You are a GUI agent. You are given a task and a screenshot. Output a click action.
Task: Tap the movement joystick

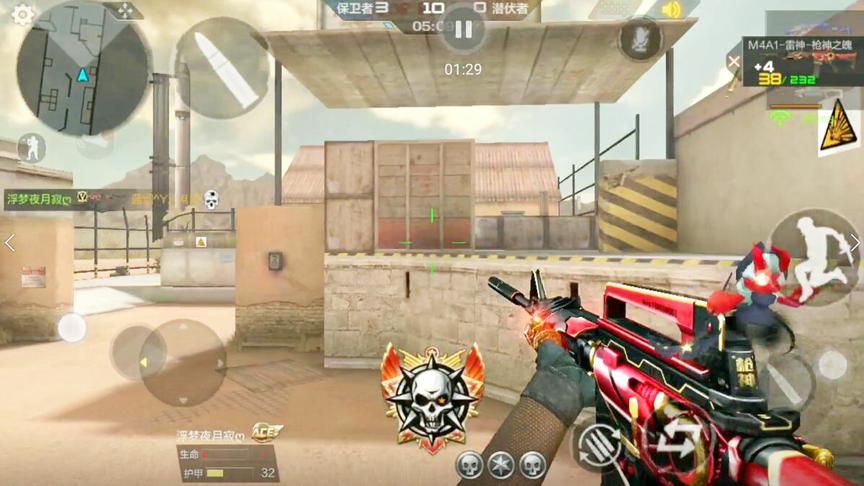pyautogui.click(x=180, y=362)
